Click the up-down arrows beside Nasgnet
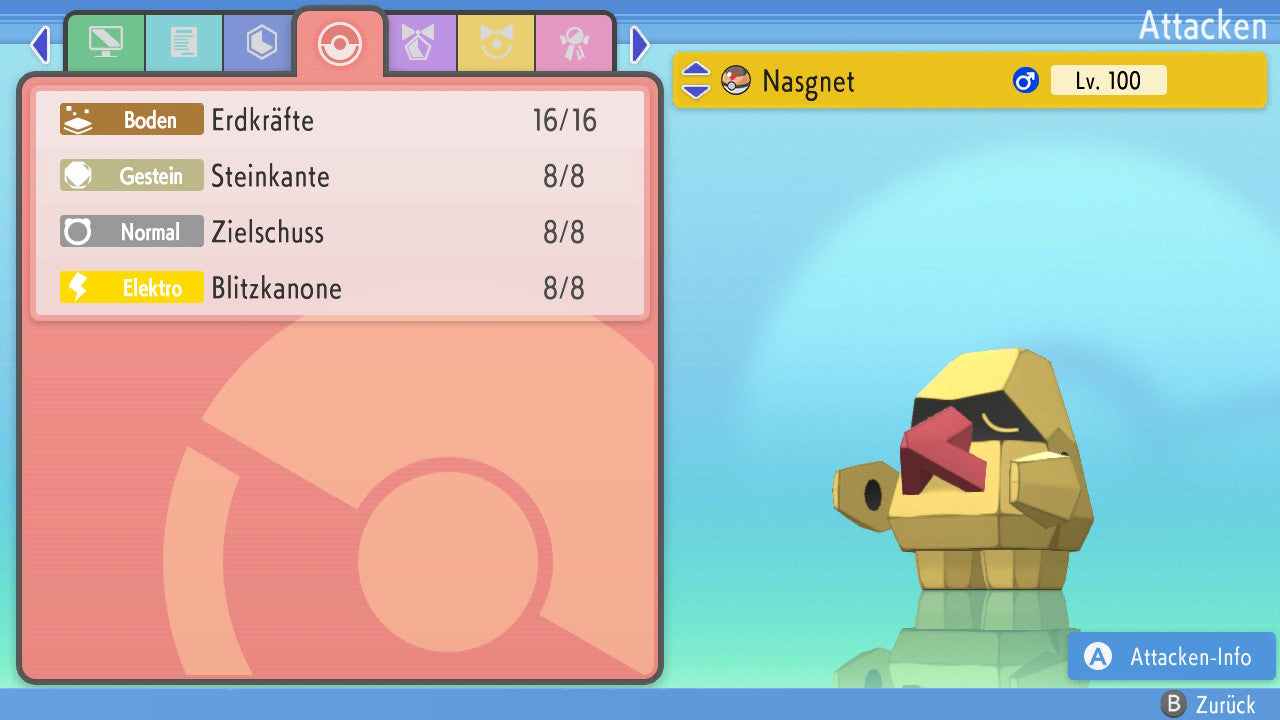Viewport: 1280px width, 720px height. (x=696, y=80)
